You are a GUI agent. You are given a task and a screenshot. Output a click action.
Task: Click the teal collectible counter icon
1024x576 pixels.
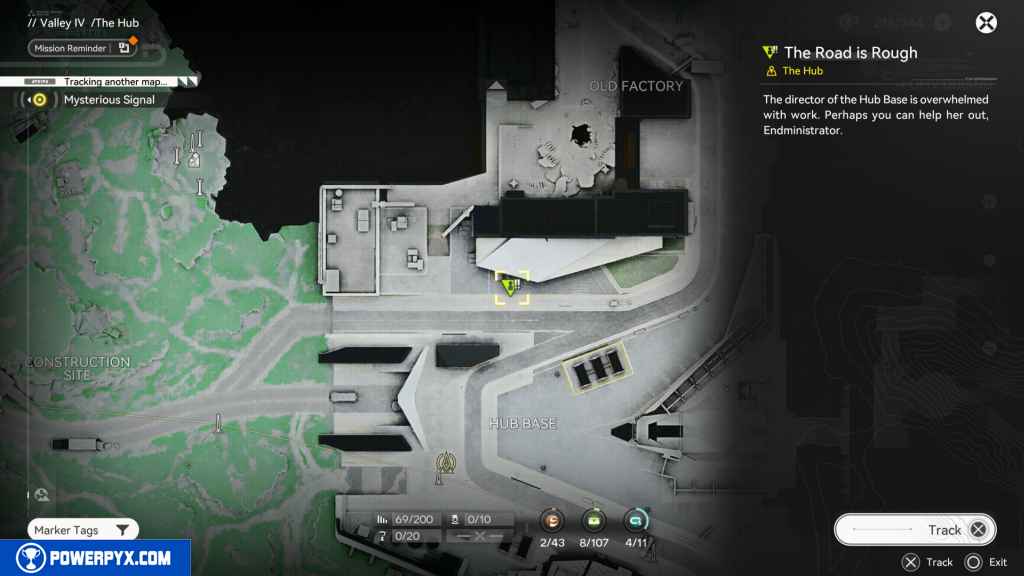635,520
